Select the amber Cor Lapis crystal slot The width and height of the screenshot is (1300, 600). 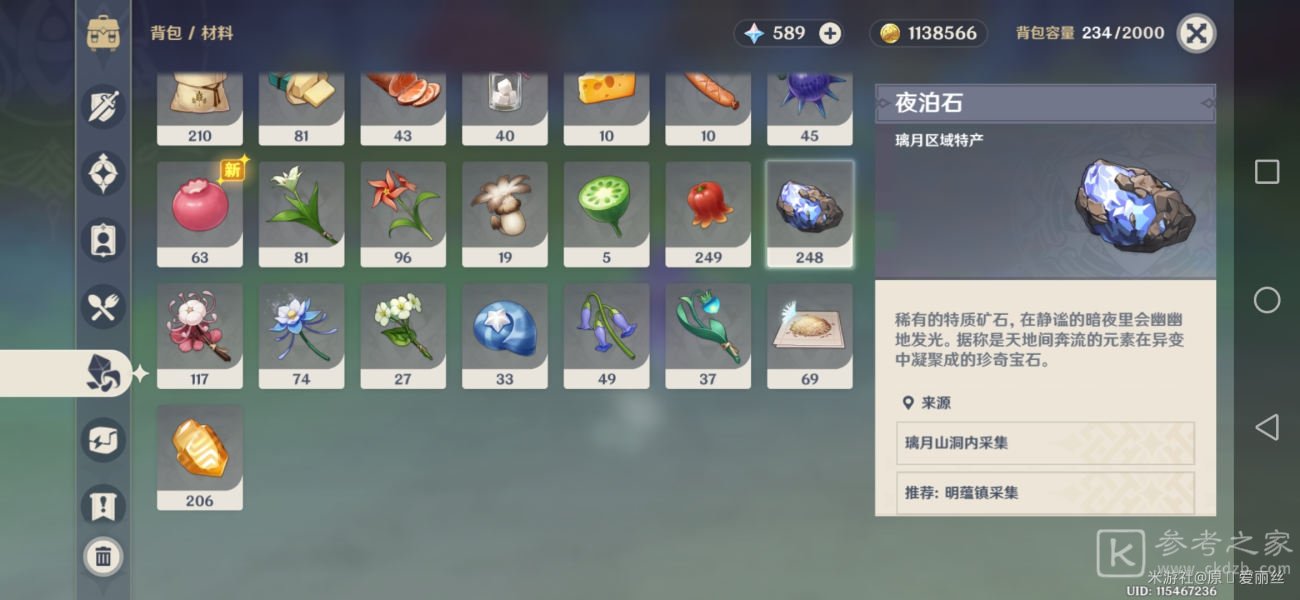pyautogui.click(x=200, y=457)
